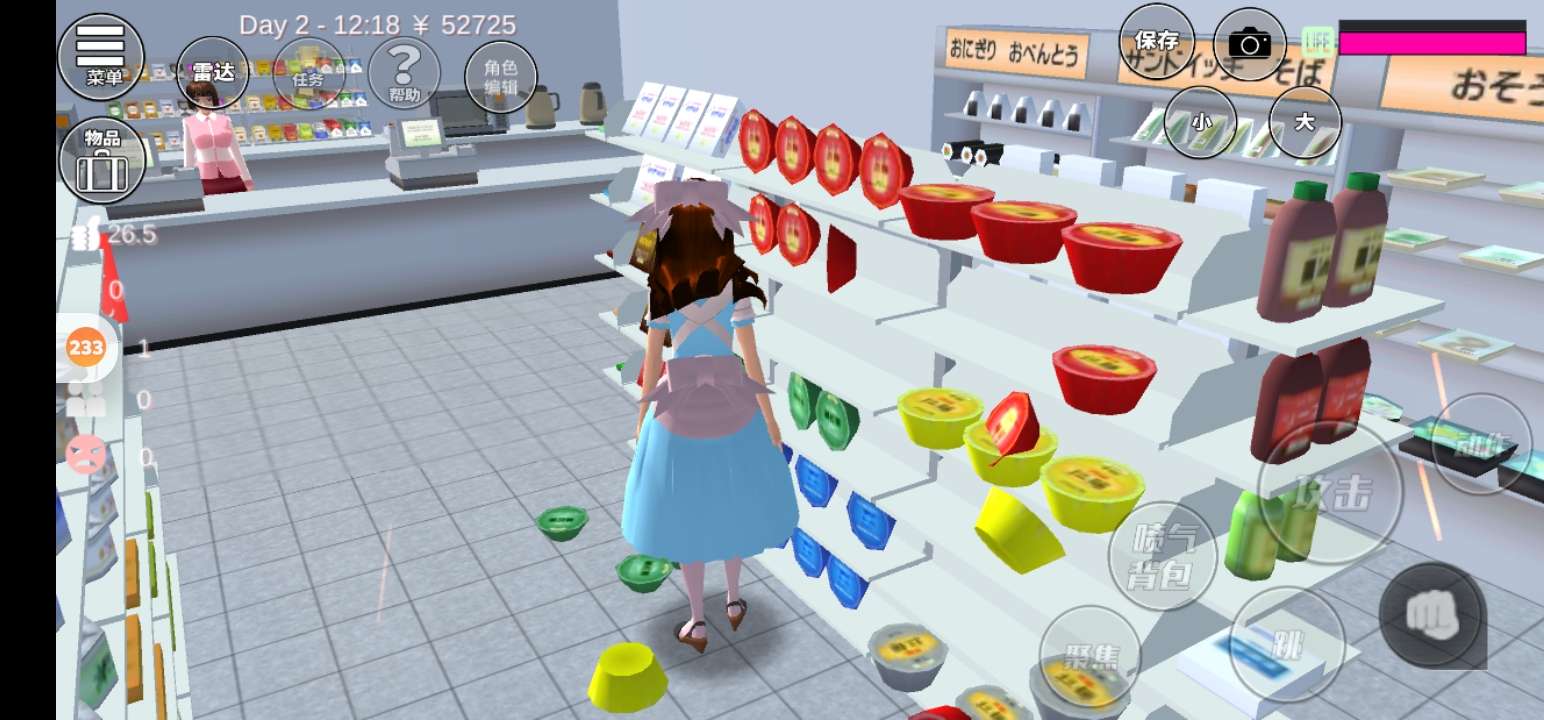
Task: Open the 角色编辑 character editor
Action: (x=501, y=76)
